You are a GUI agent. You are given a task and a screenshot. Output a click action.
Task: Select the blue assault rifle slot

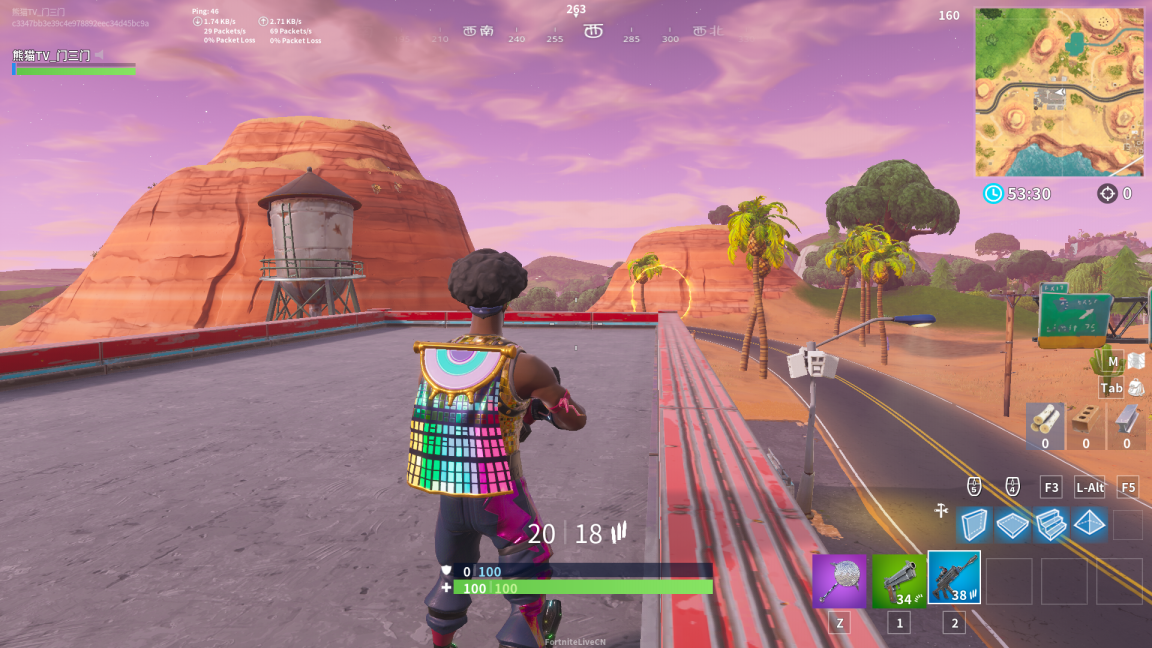(x=954, y=578)
